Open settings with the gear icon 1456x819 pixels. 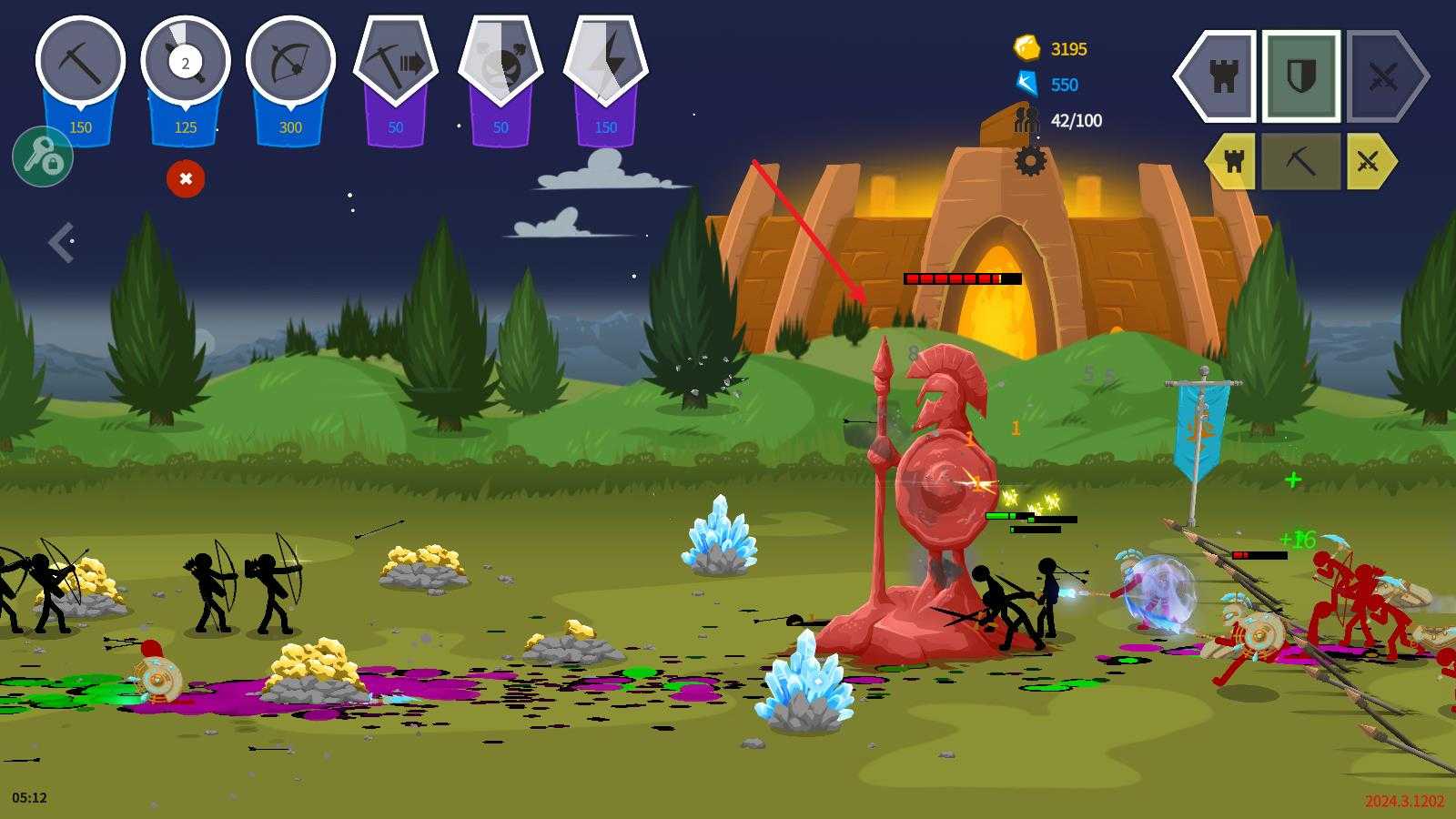[x=1030, y=161]
